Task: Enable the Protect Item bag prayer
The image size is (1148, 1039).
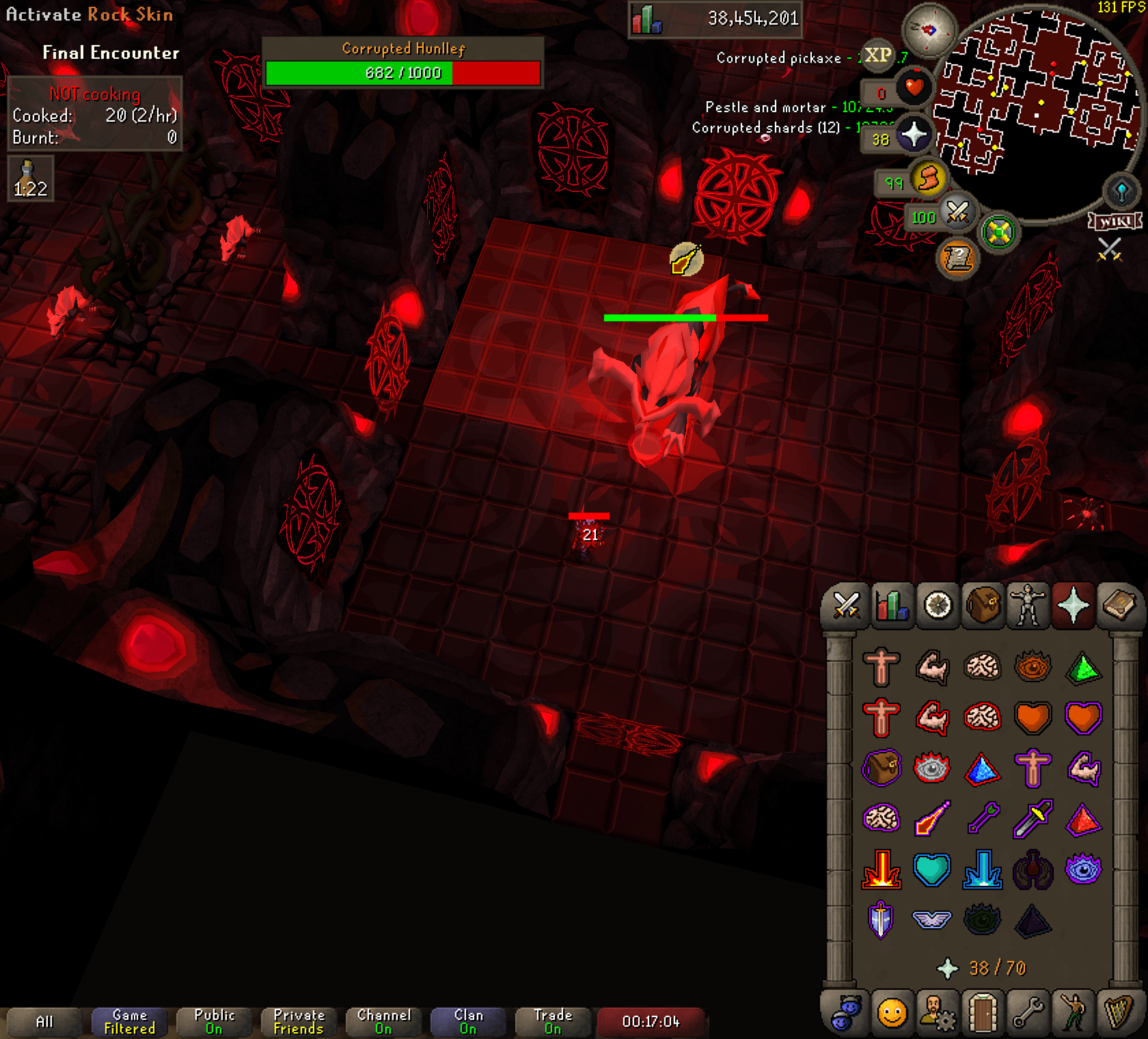Action: (x=881, y=768)
